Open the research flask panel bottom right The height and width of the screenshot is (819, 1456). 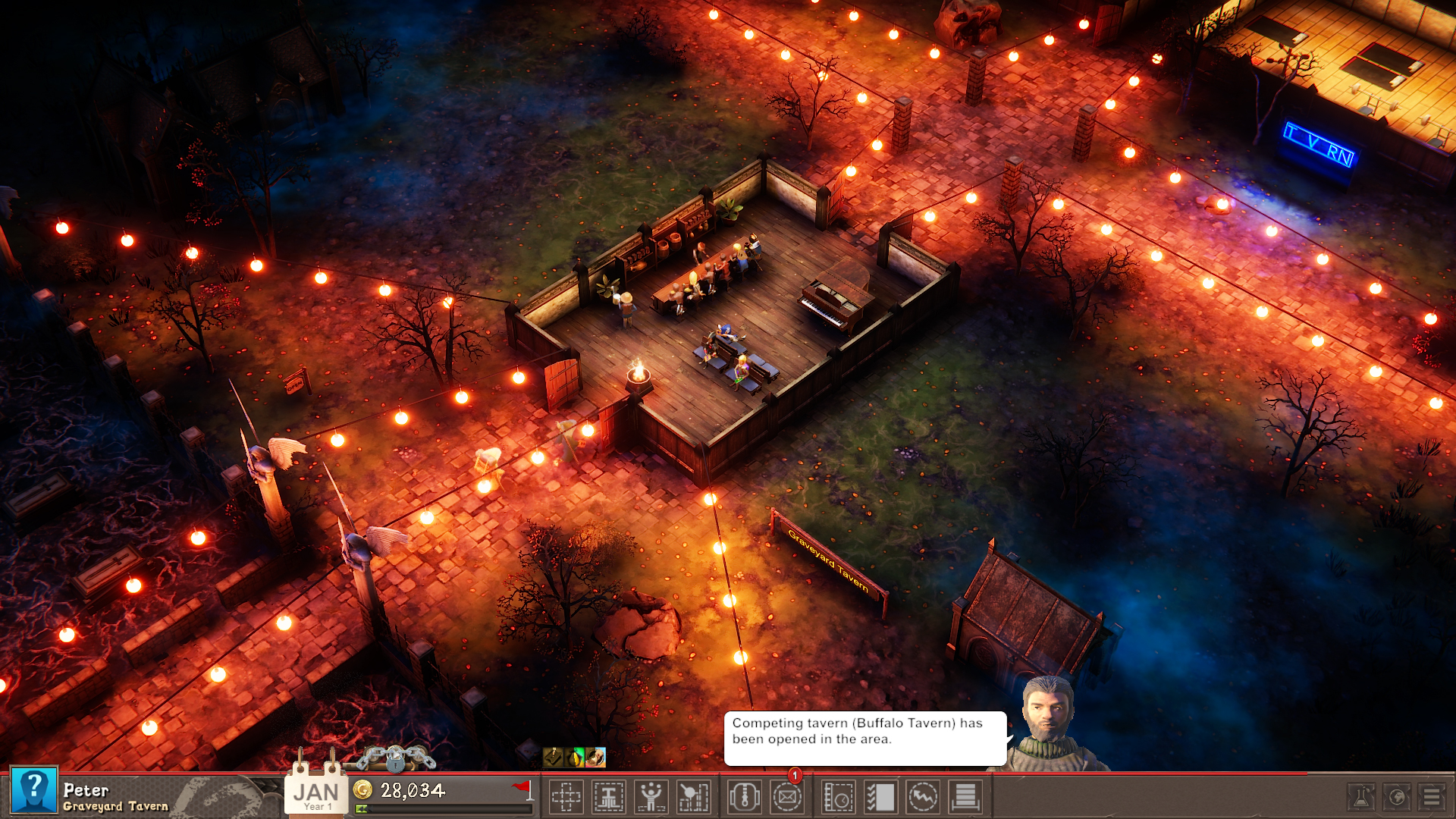pos(1361,797)
